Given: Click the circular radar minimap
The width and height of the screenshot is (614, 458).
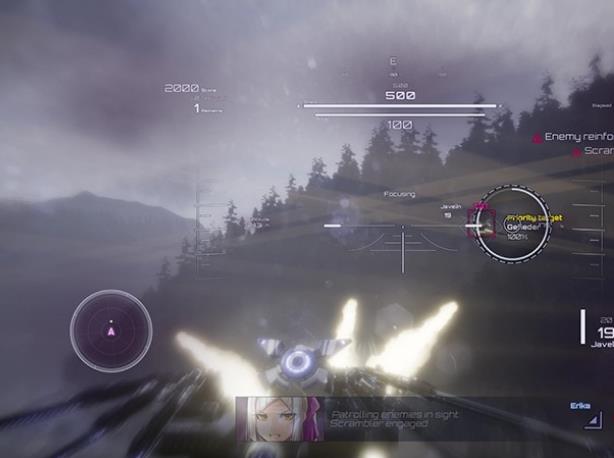Looking at the screenshot, I should pos(111,329).
